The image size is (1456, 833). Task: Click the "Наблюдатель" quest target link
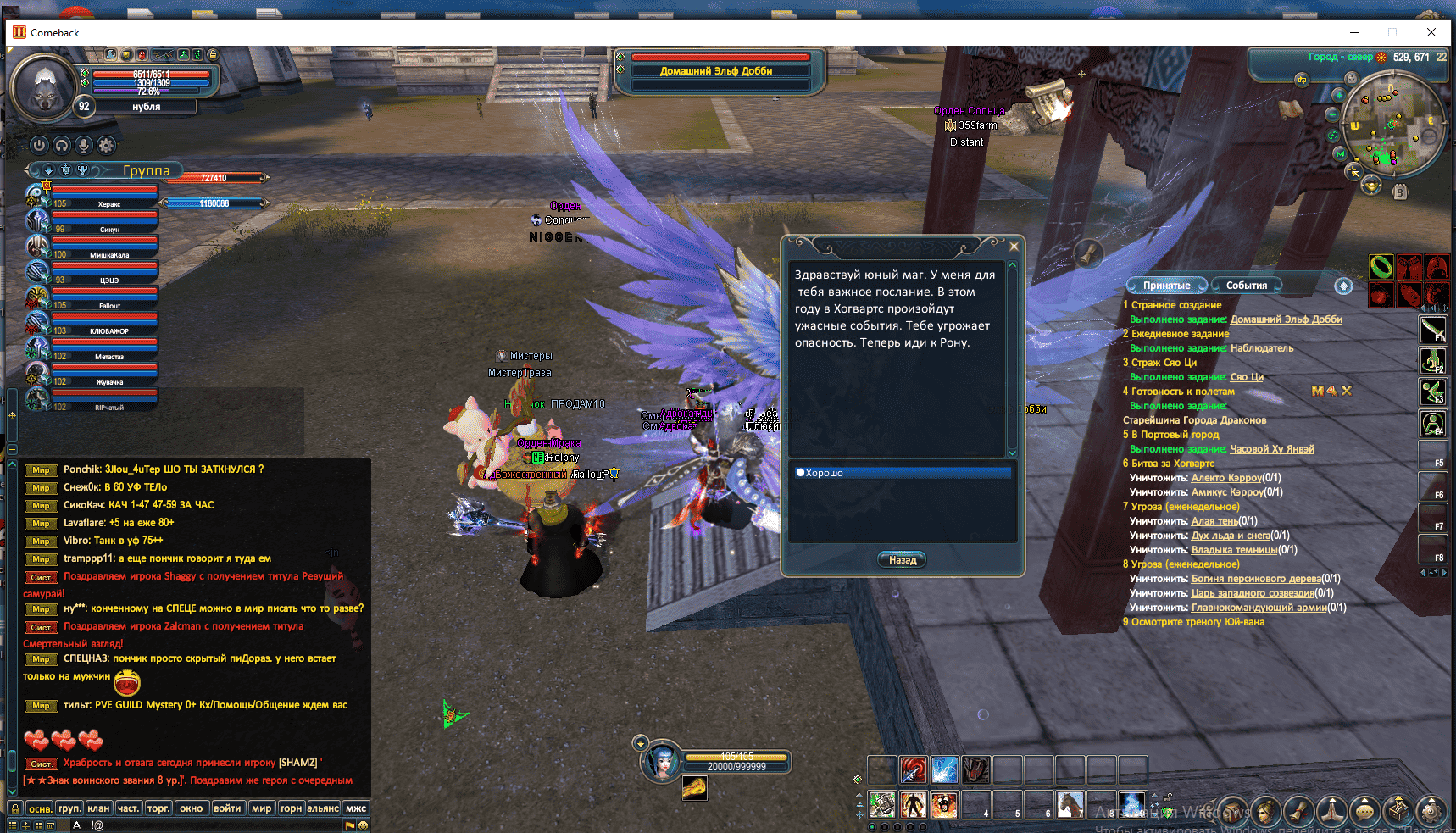click(1261, 348)
